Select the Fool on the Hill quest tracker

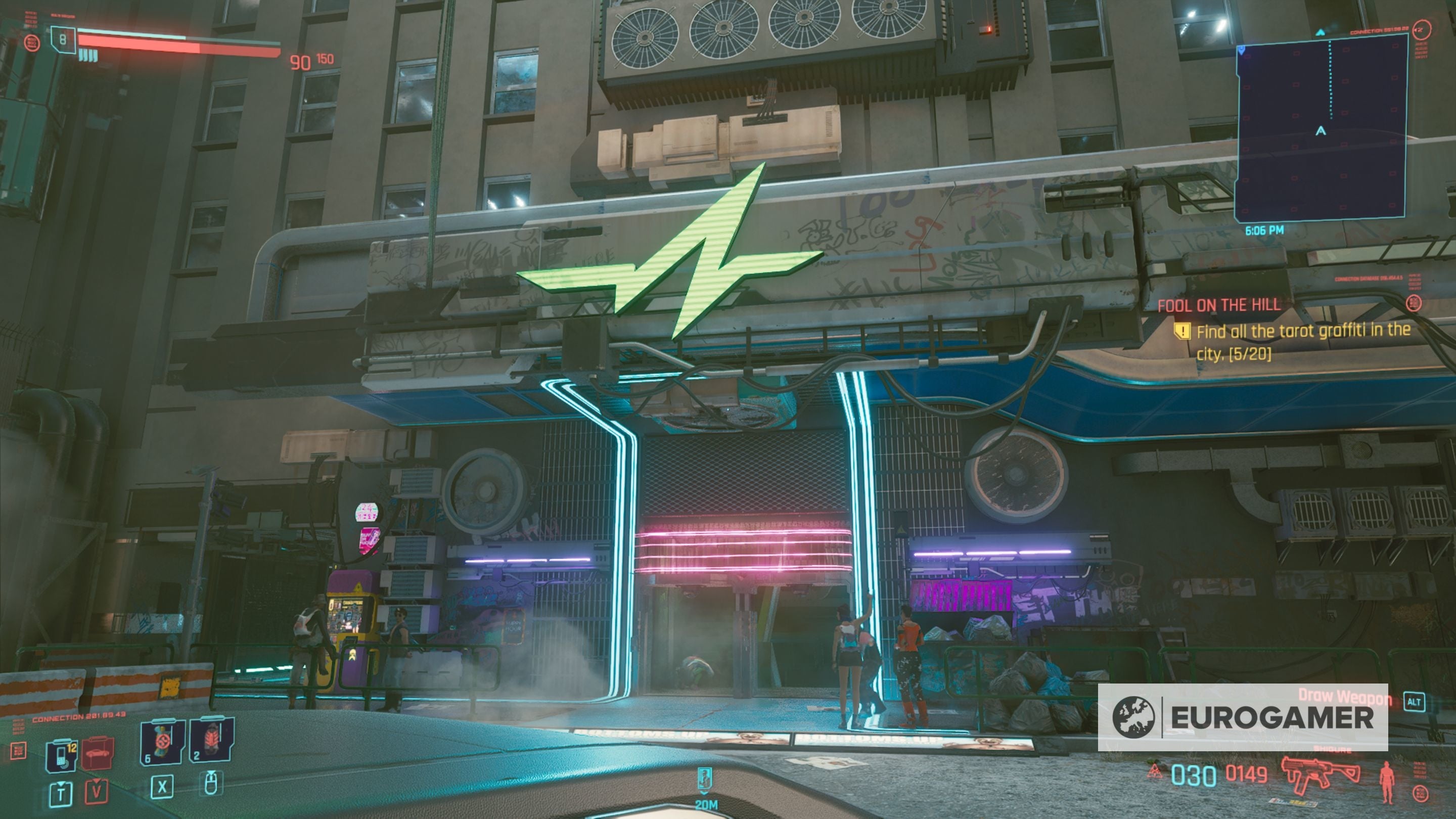(x=1218, y=306)
